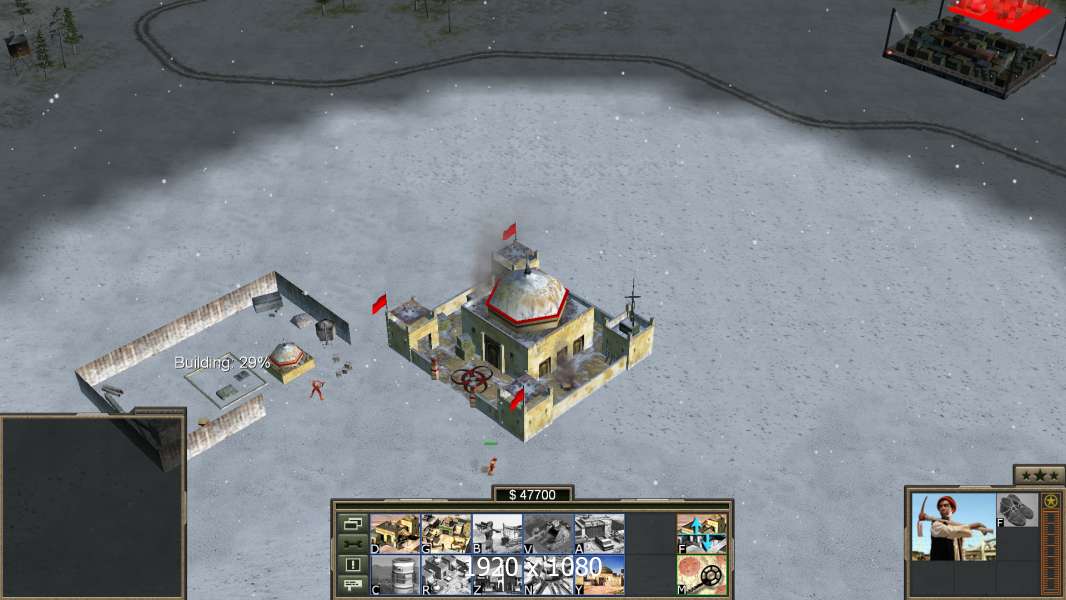
Task: Click the worker unit portrait
Action: pos(954,526)
